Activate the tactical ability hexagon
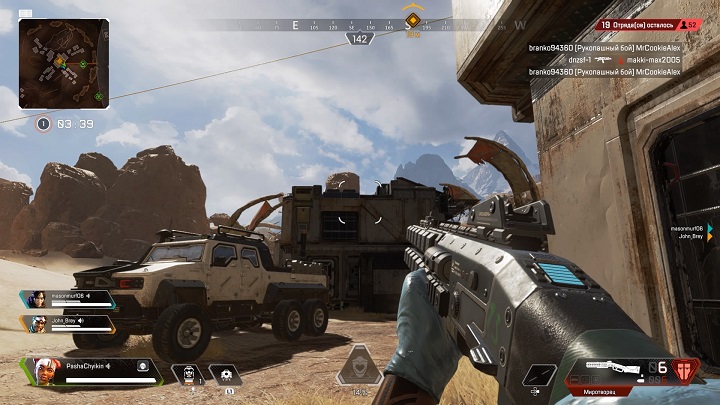Screen dimensions: 720x405 359,366
